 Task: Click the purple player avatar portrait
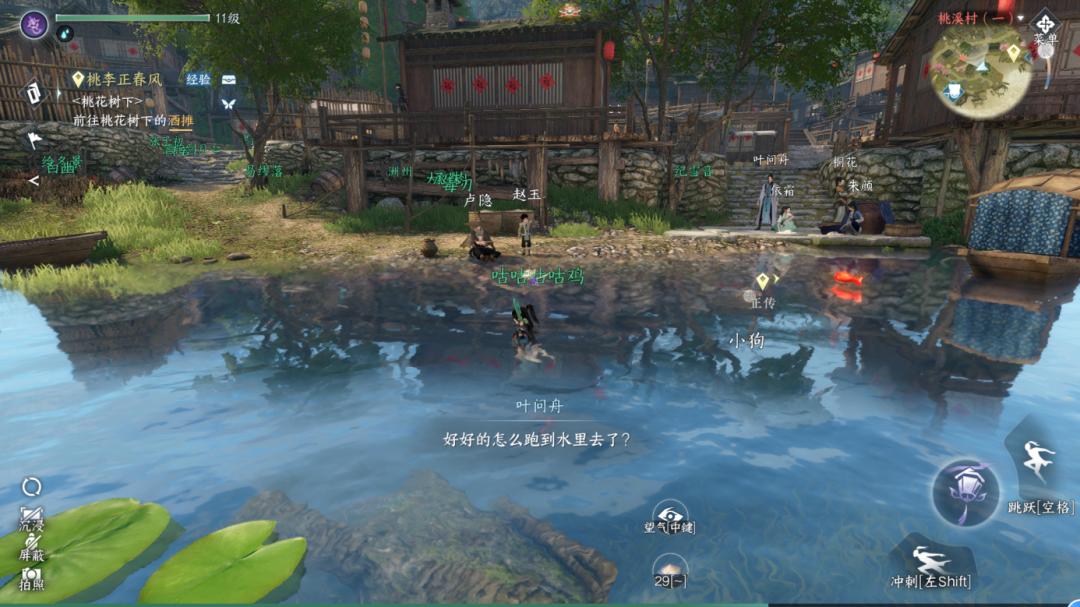coord(34,24)
